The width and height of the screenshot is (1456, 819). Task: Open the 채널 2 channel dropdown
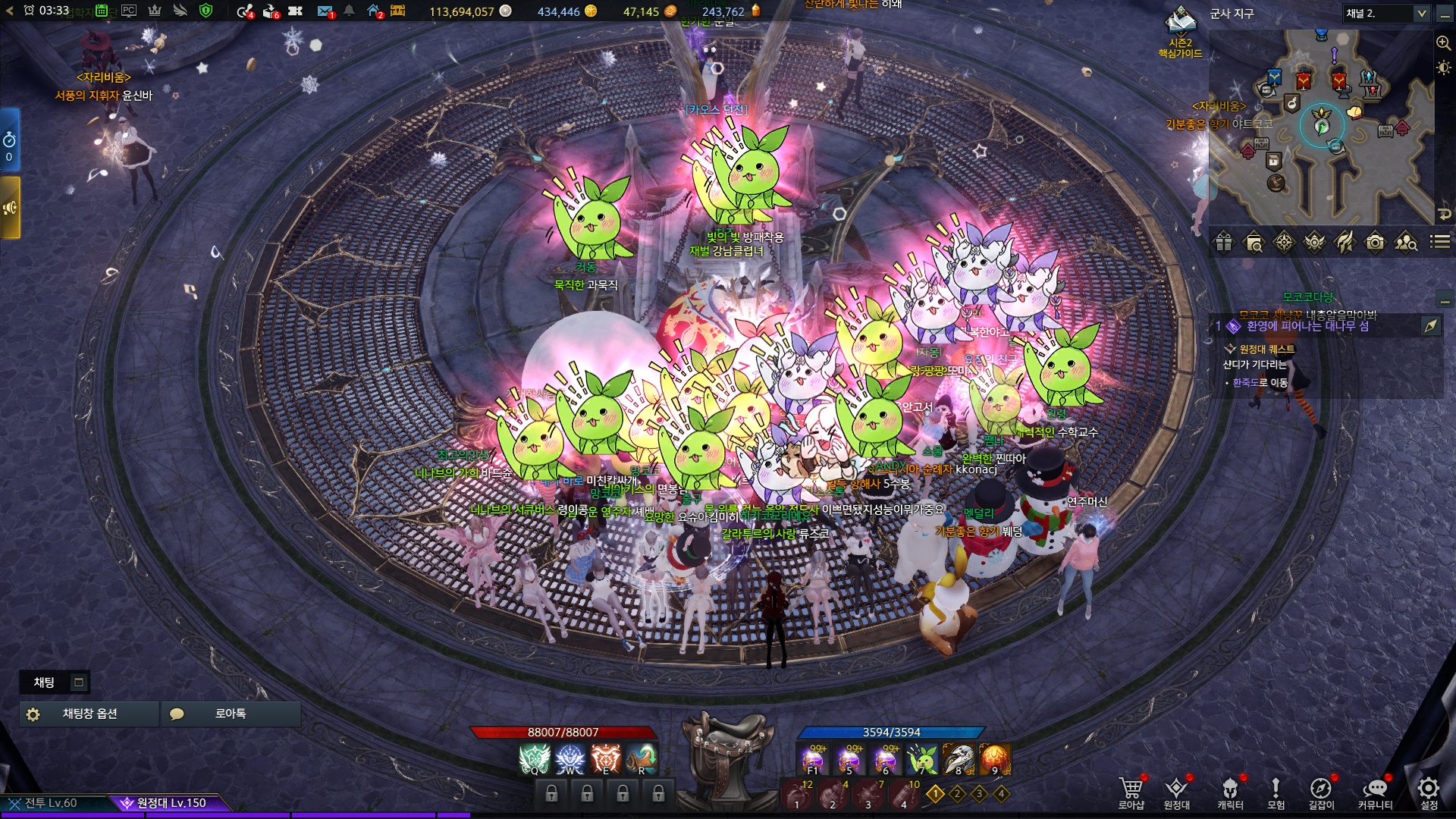coord(1386,14)
